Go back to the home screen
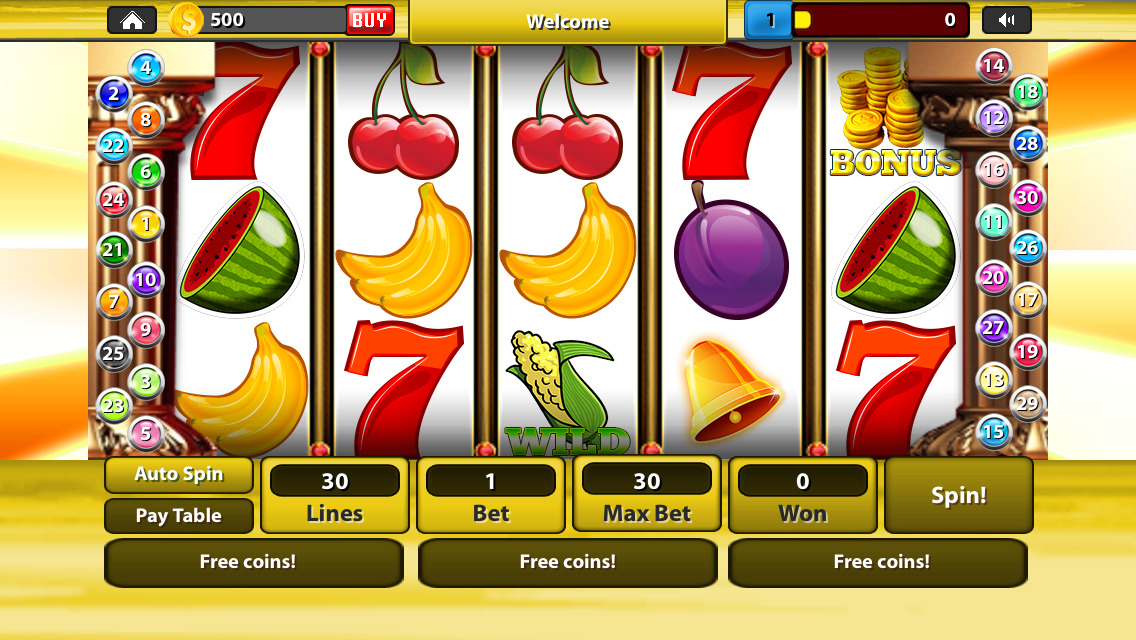1136x640 pixels. coord(132,20)
